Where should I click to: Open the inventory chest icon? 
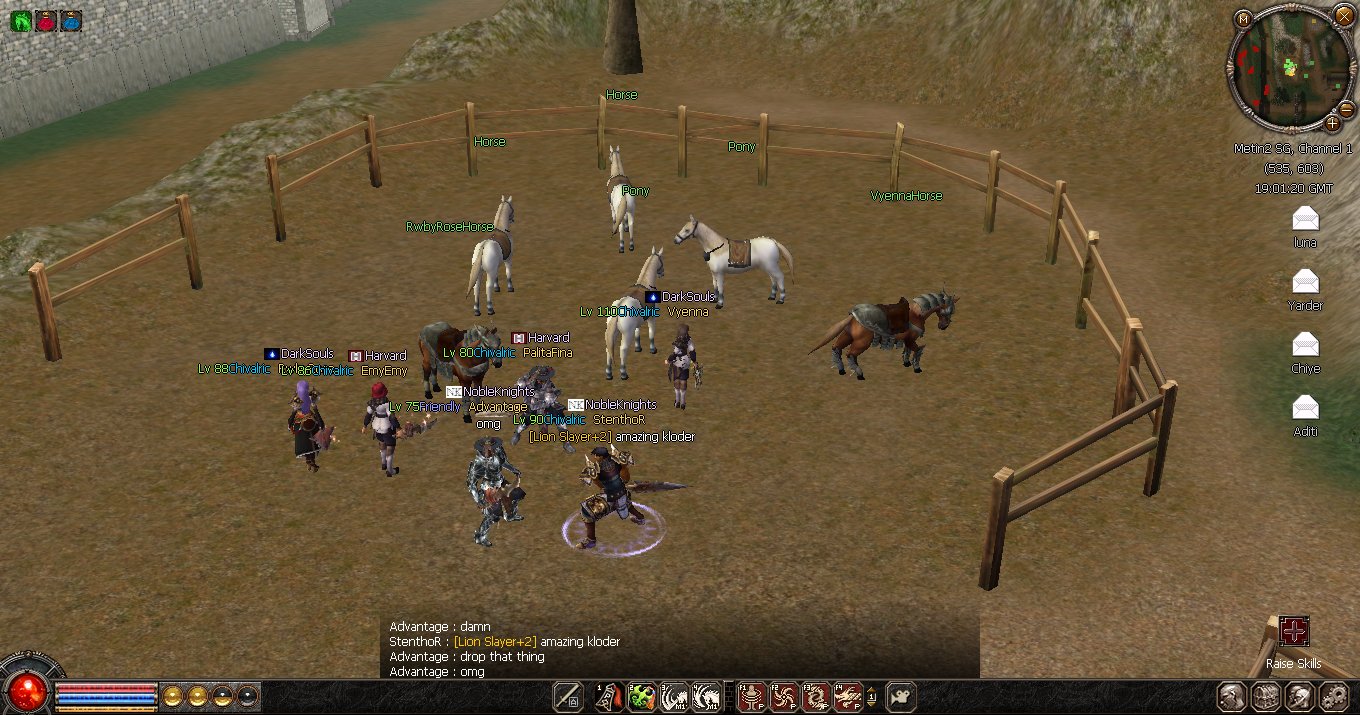click(1266, 697)
